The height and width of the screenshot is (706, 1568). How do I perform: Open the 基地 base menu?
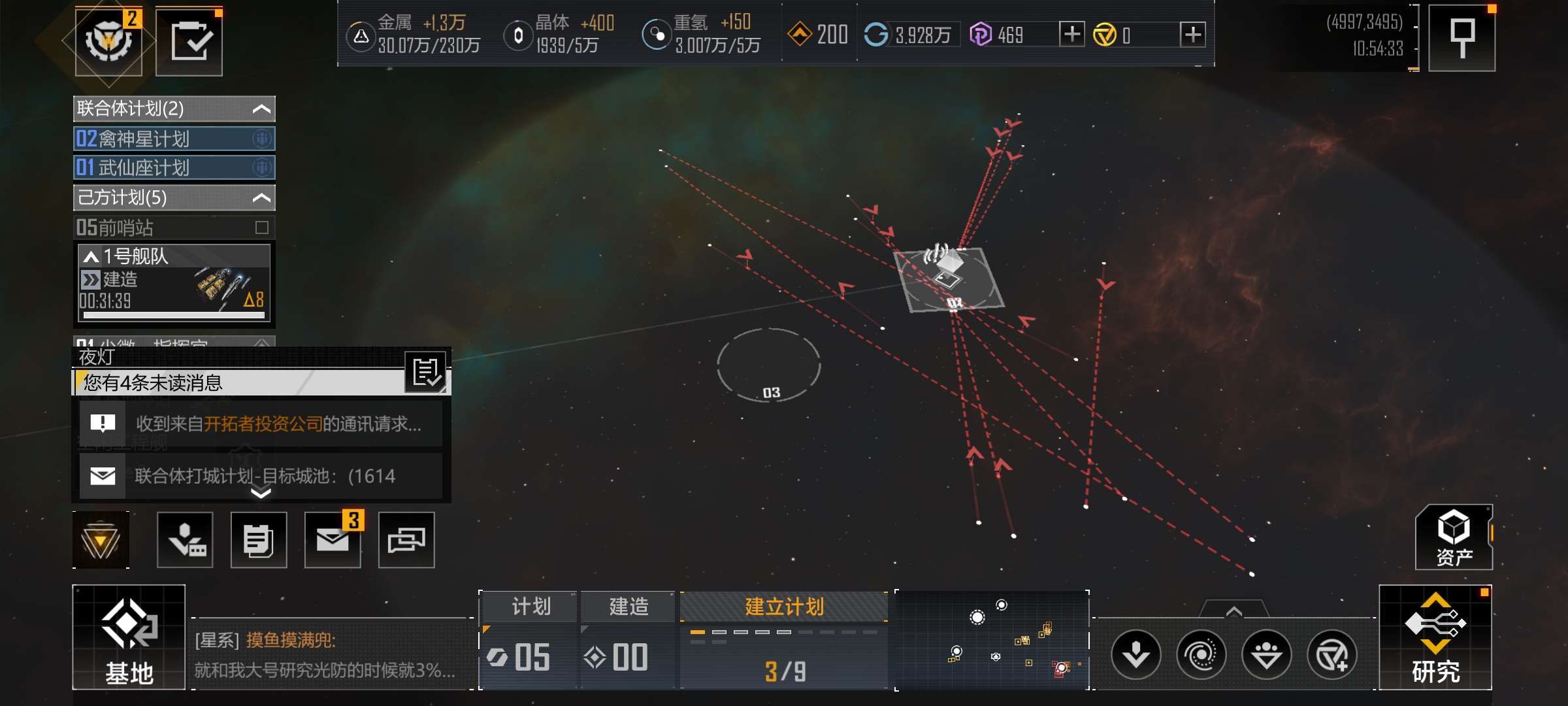[129, 637]
